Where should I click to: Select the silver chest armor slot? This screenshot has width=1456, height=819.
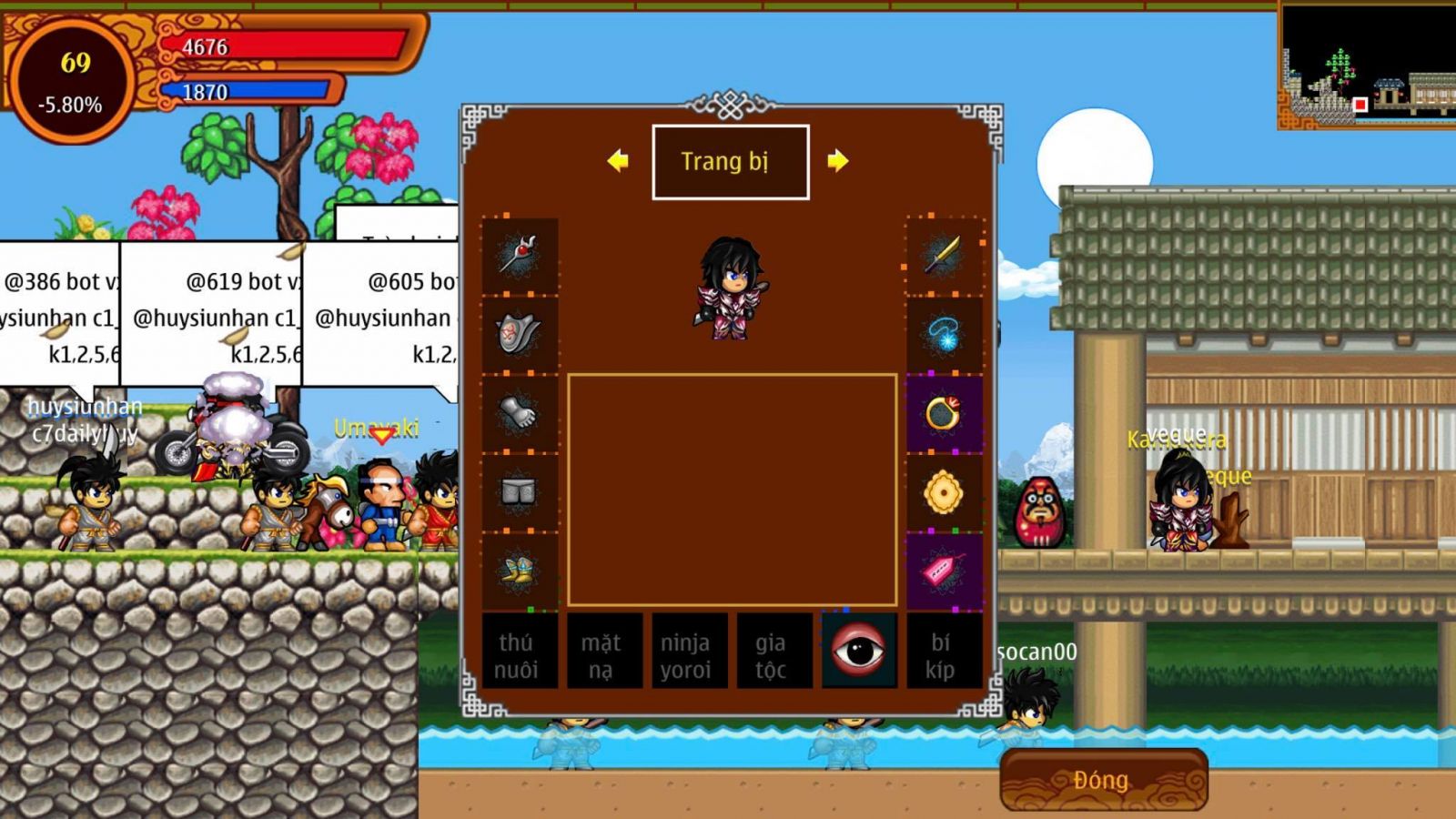520,334
